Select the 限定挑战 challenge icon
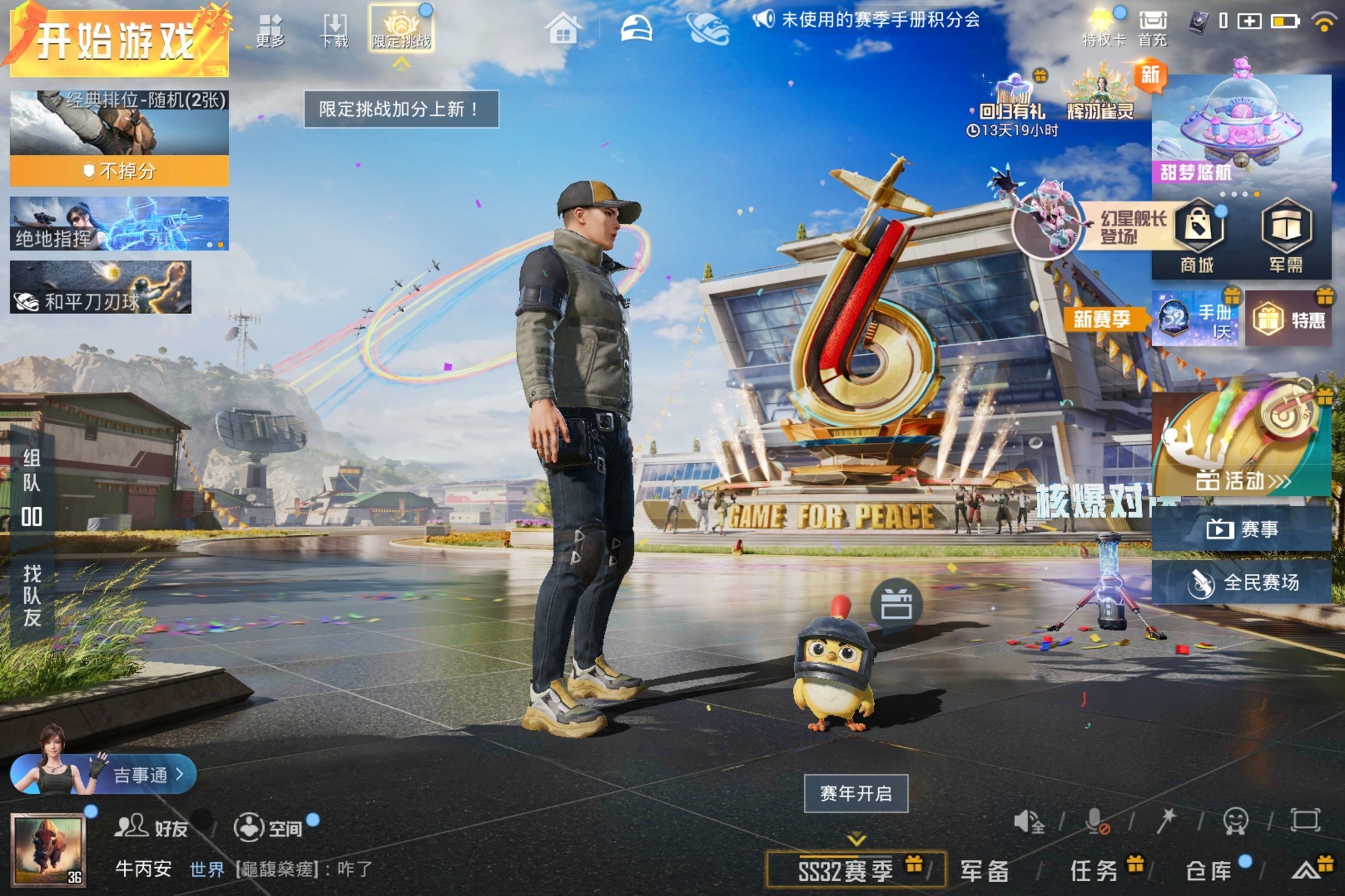The height and width of the screenshot is (896, 1345). click(x=401, y=27)
